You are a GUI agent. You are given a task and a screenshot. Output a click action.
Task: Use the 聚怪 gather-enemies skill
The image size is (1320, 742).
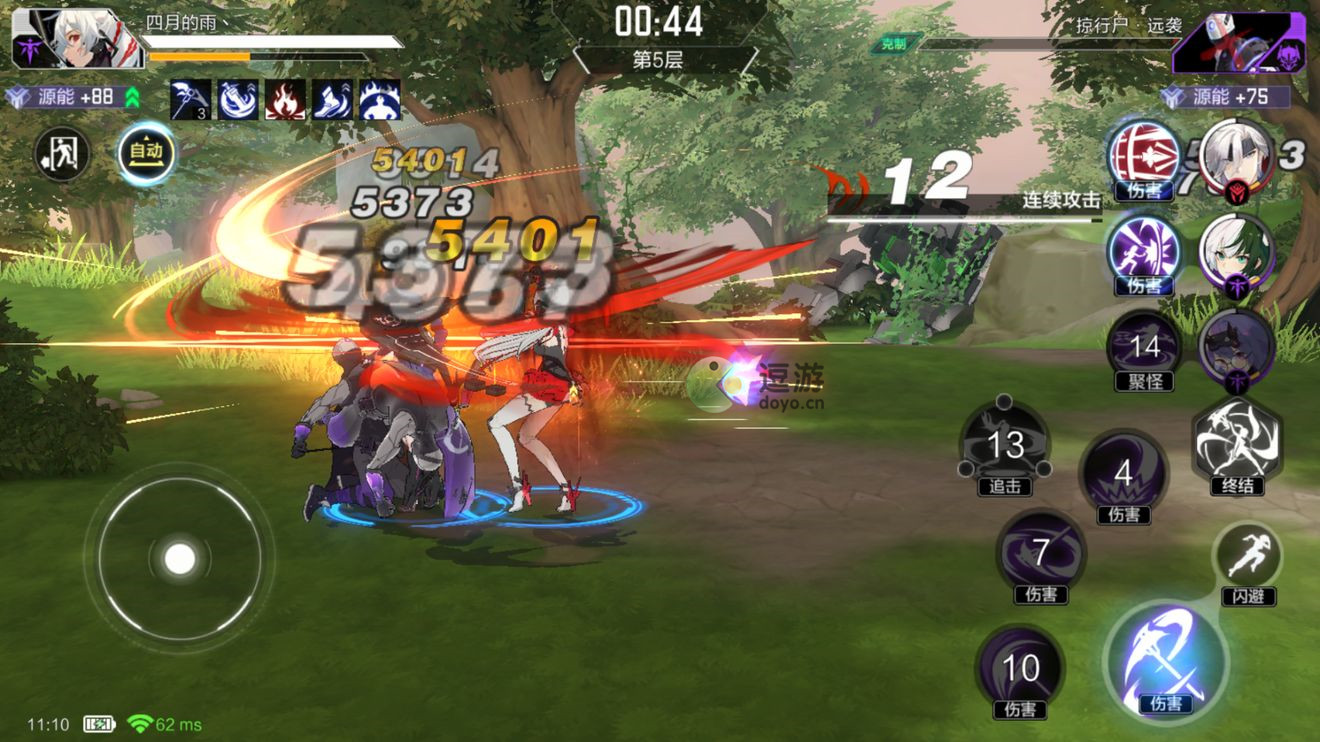coord(1144,348)
